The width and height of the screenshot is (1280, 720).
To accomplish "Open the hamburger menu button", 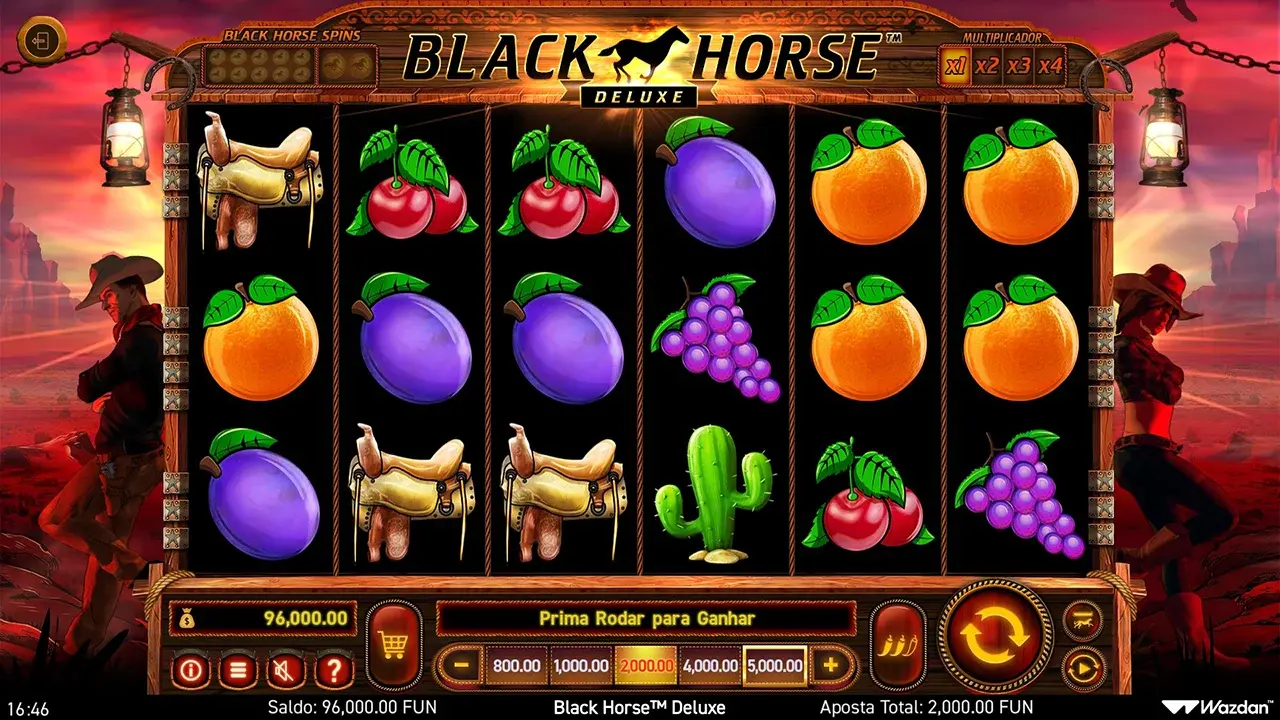I will [237, 669].
